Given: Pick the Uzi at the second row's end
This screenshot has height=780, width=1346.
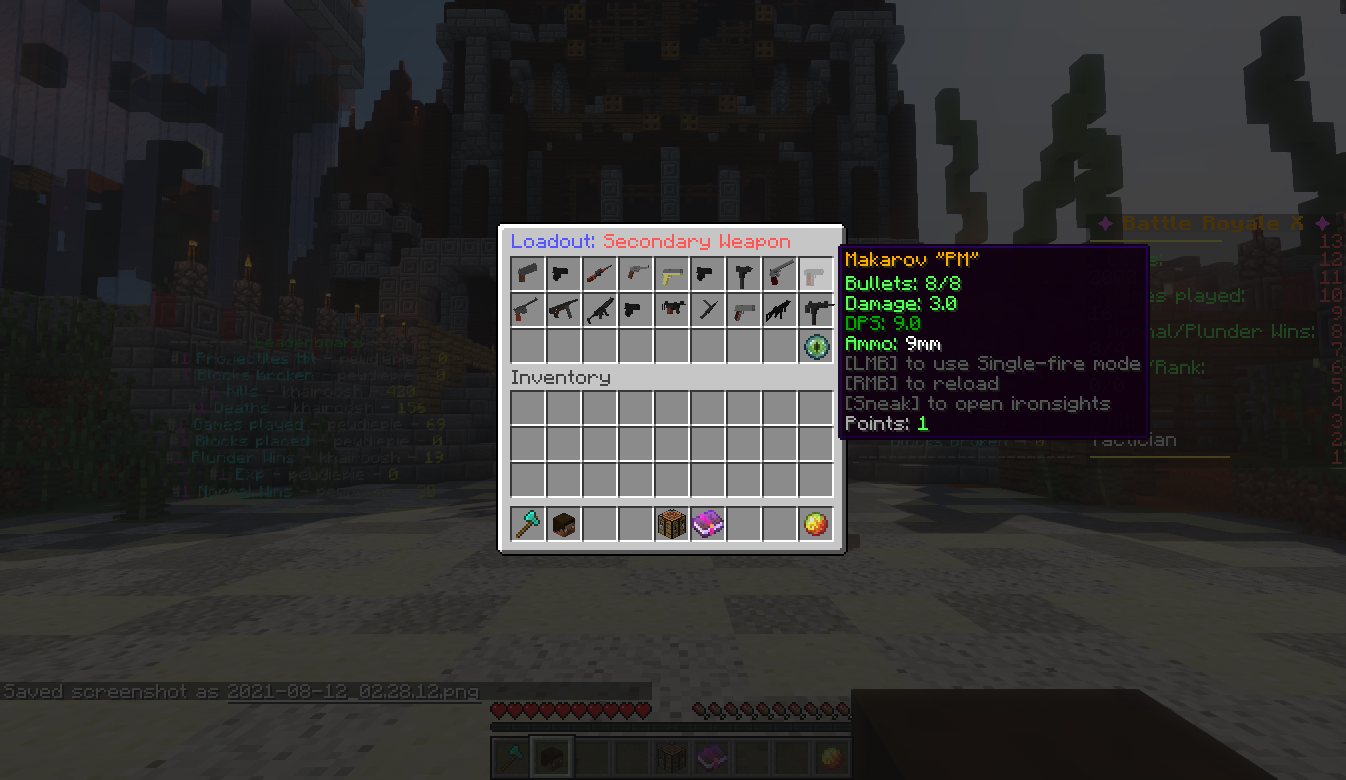Looking at the screenshot, I should [816, 309].
